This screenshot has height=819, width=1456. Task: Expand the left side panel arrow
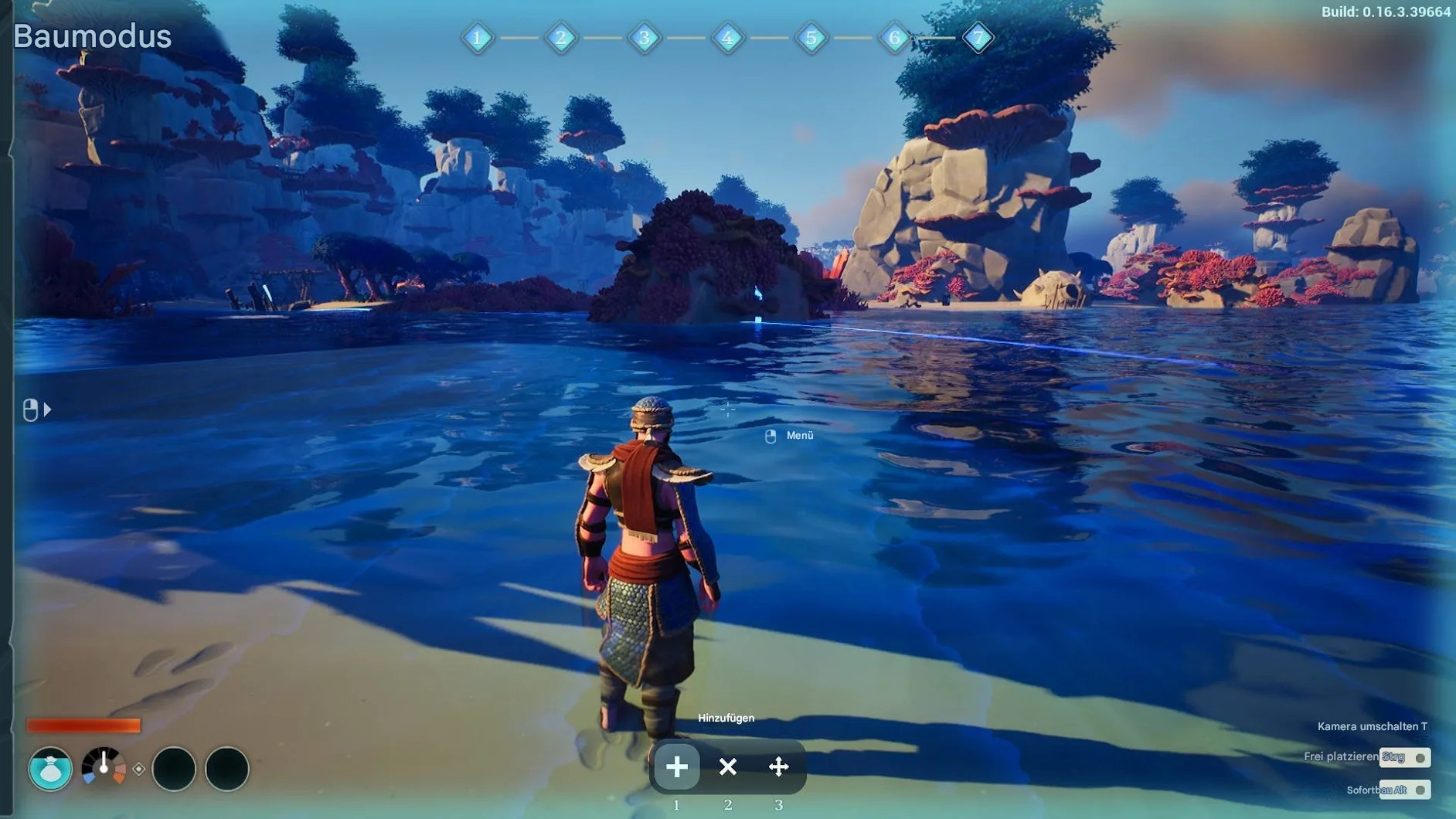(x=47, y=409)
